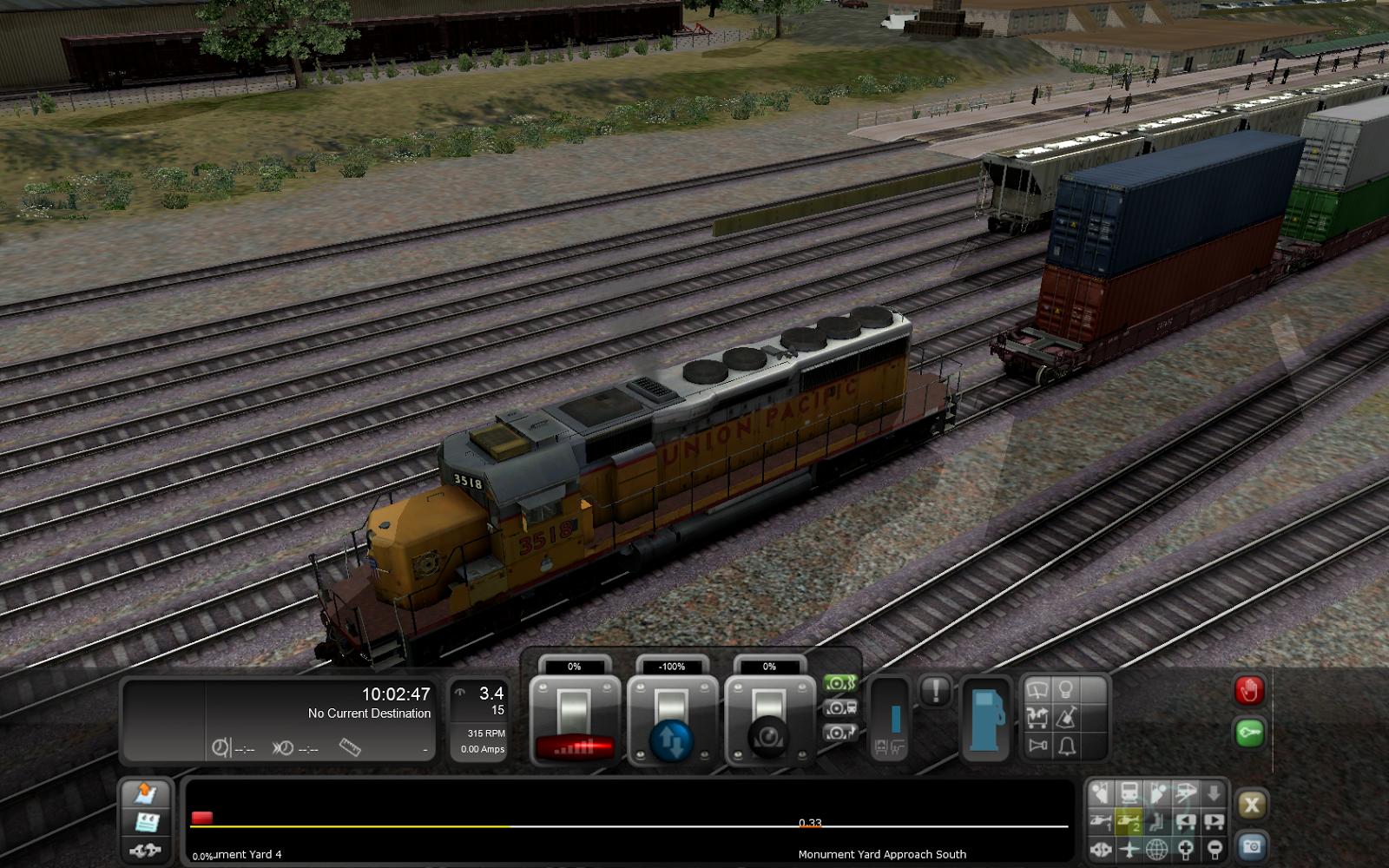Toggle the headlights
The height and width of the screenshot is (868, 1389).
click(1067, 690)
